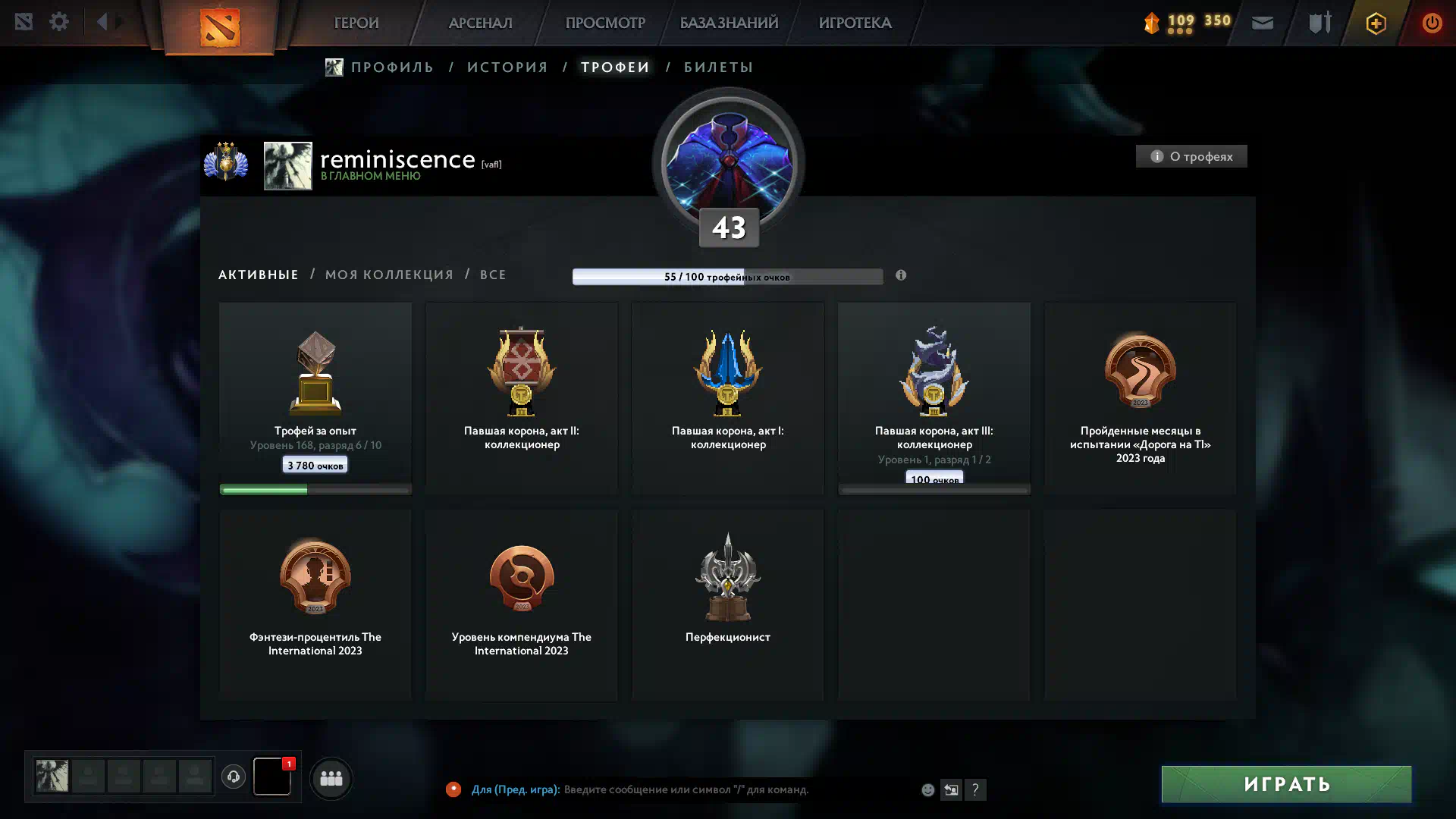The image size is (1456, 819).
Task: Open the ИГРОТЕКА section
Action: (855, 23)
